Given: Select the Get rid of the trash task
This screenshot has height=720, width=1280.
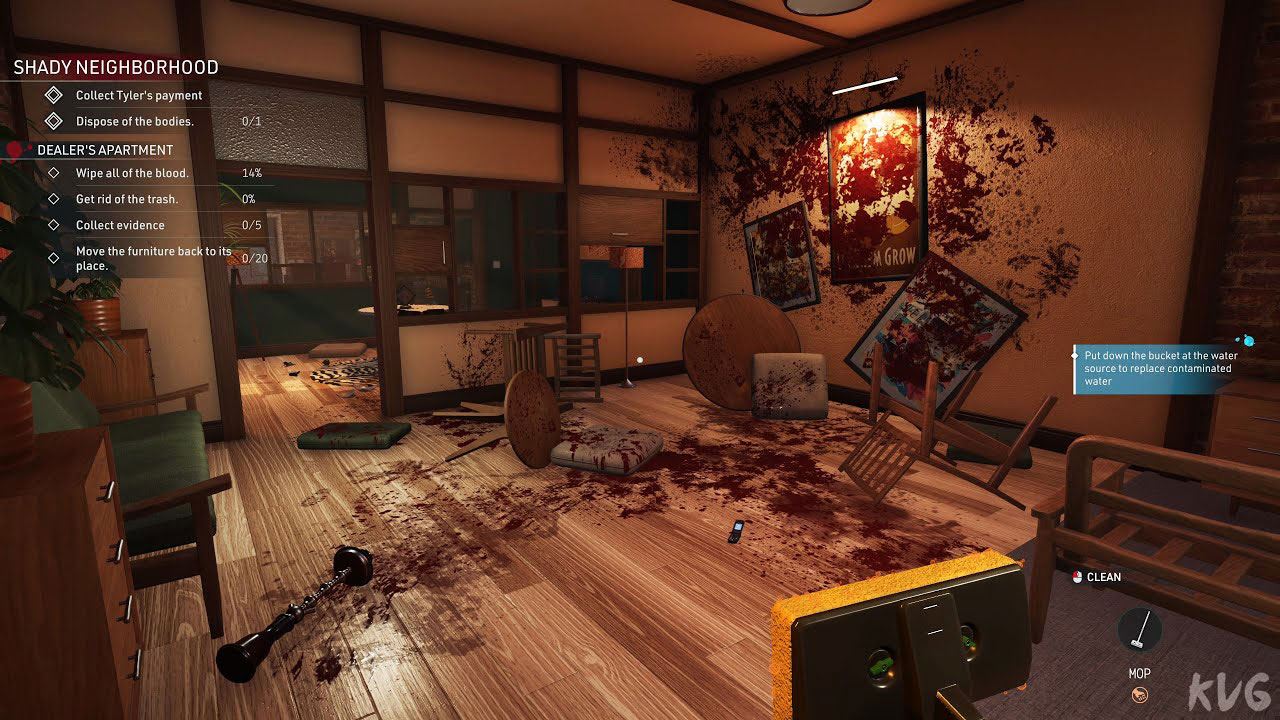Looking at the screenshot, I should 127,199.
